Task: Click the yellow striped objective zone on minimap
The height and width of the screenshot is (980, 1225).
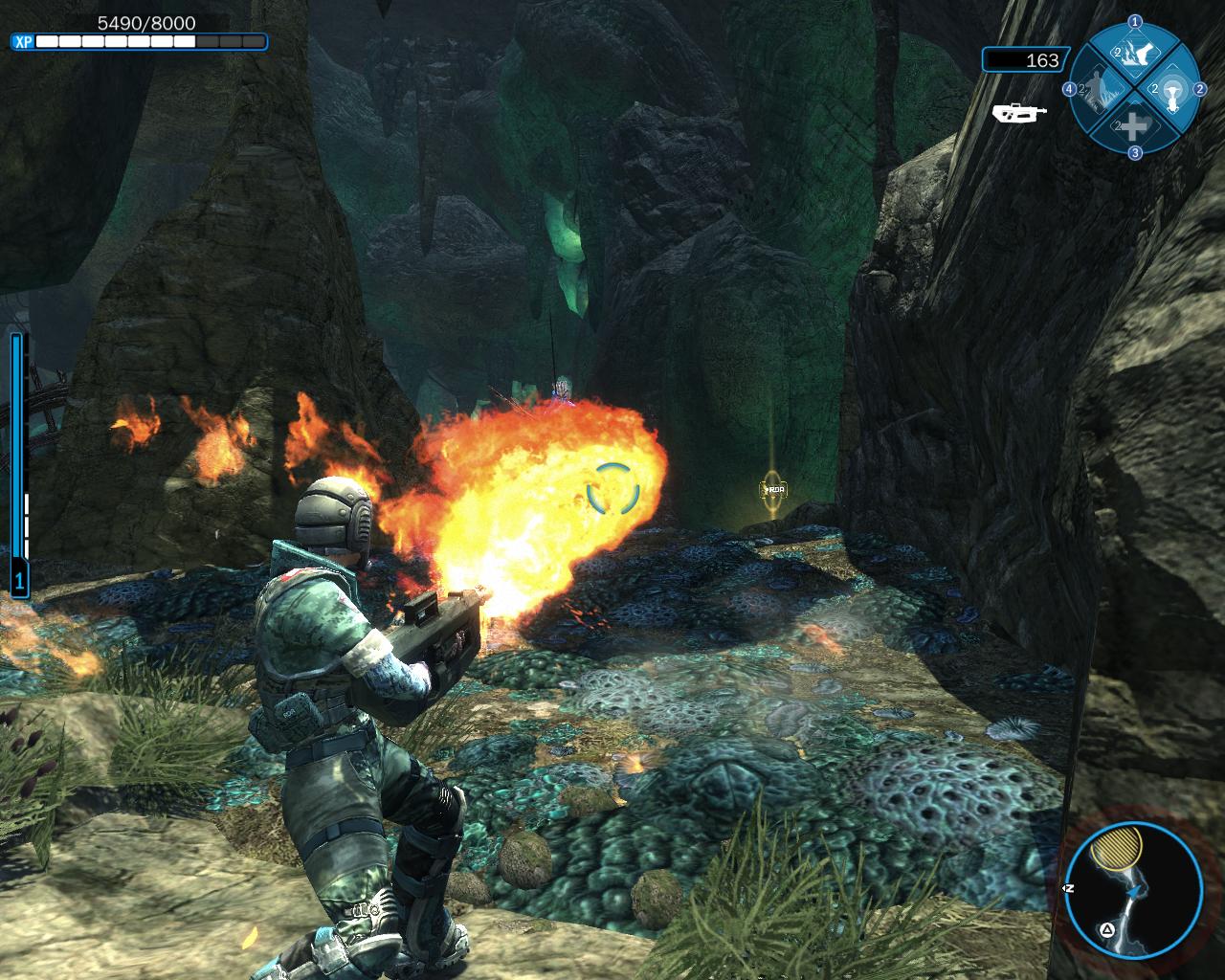Action: coord(1121,847)
